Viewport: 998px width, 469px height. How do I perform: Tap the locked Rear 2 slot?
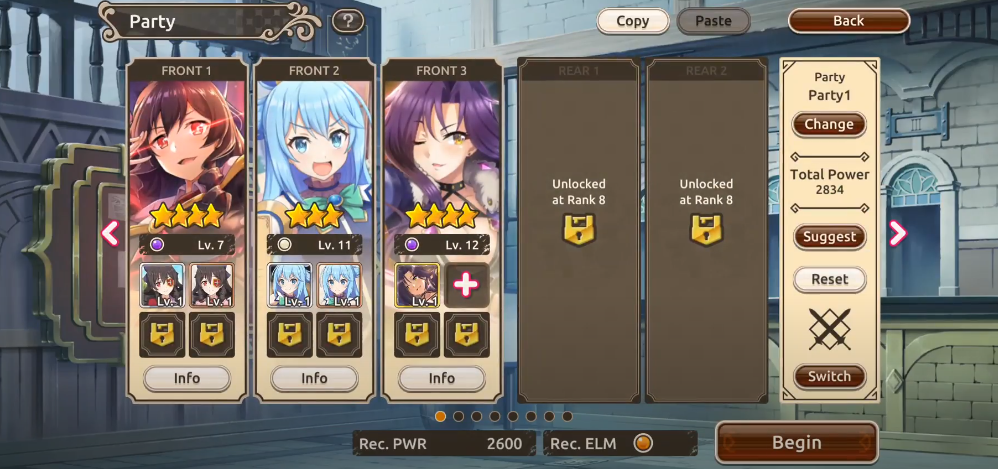pos(707,230)
